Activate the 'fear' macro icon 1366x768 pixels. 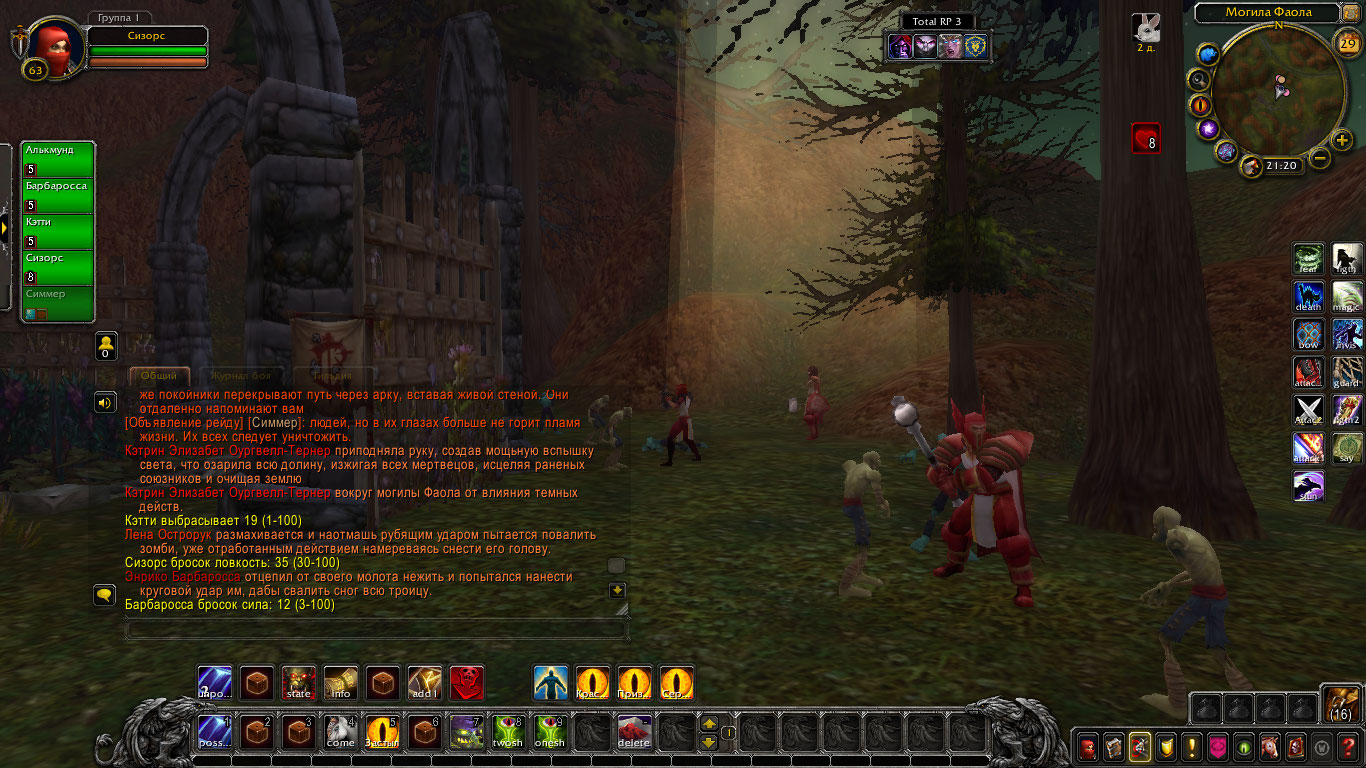[x=1309, y=259]
